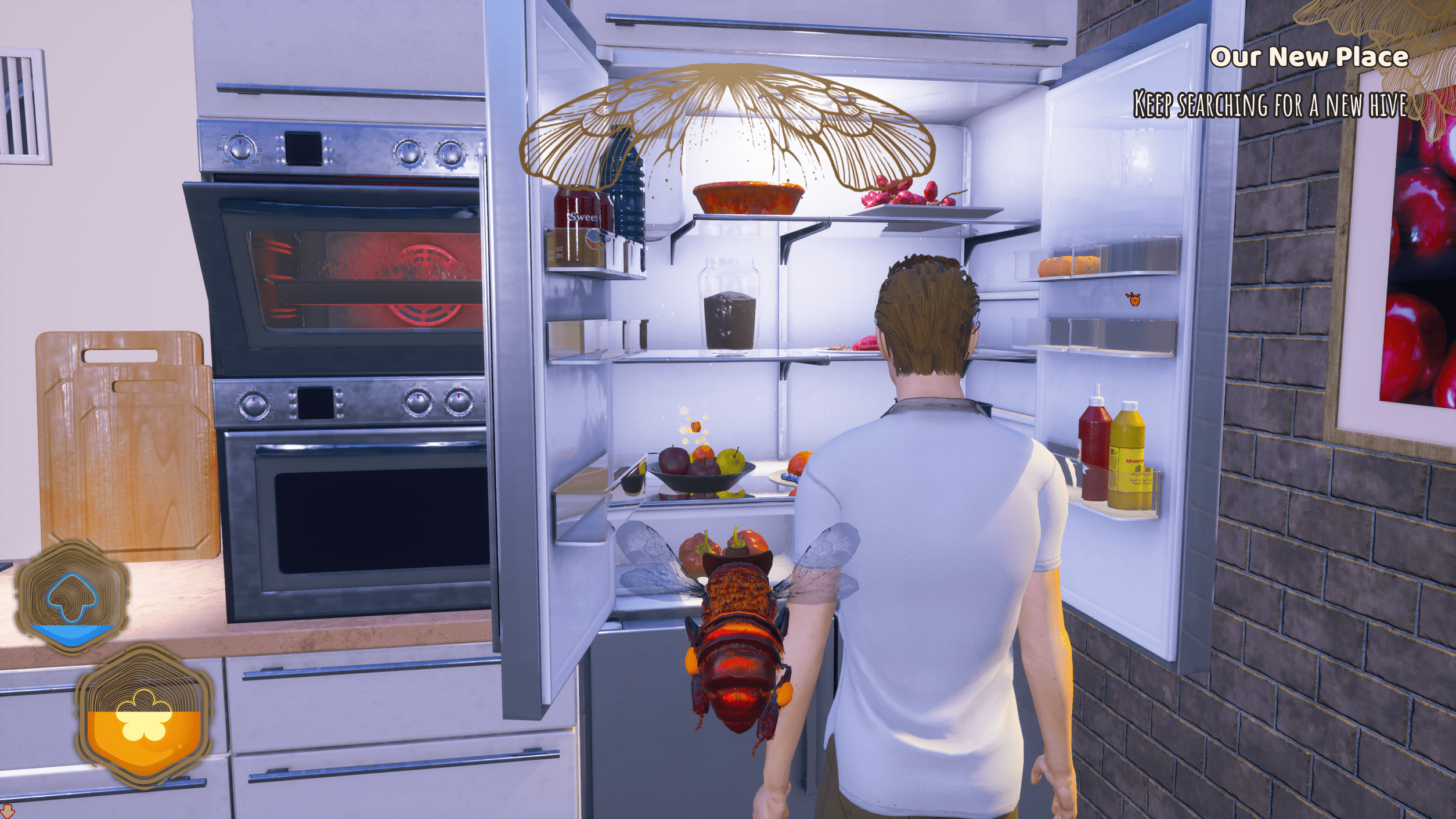Viewport: 1456px width, 819px height.
Task: Select the small orange bee objective marker
Action: click(x=1133, y=299)
